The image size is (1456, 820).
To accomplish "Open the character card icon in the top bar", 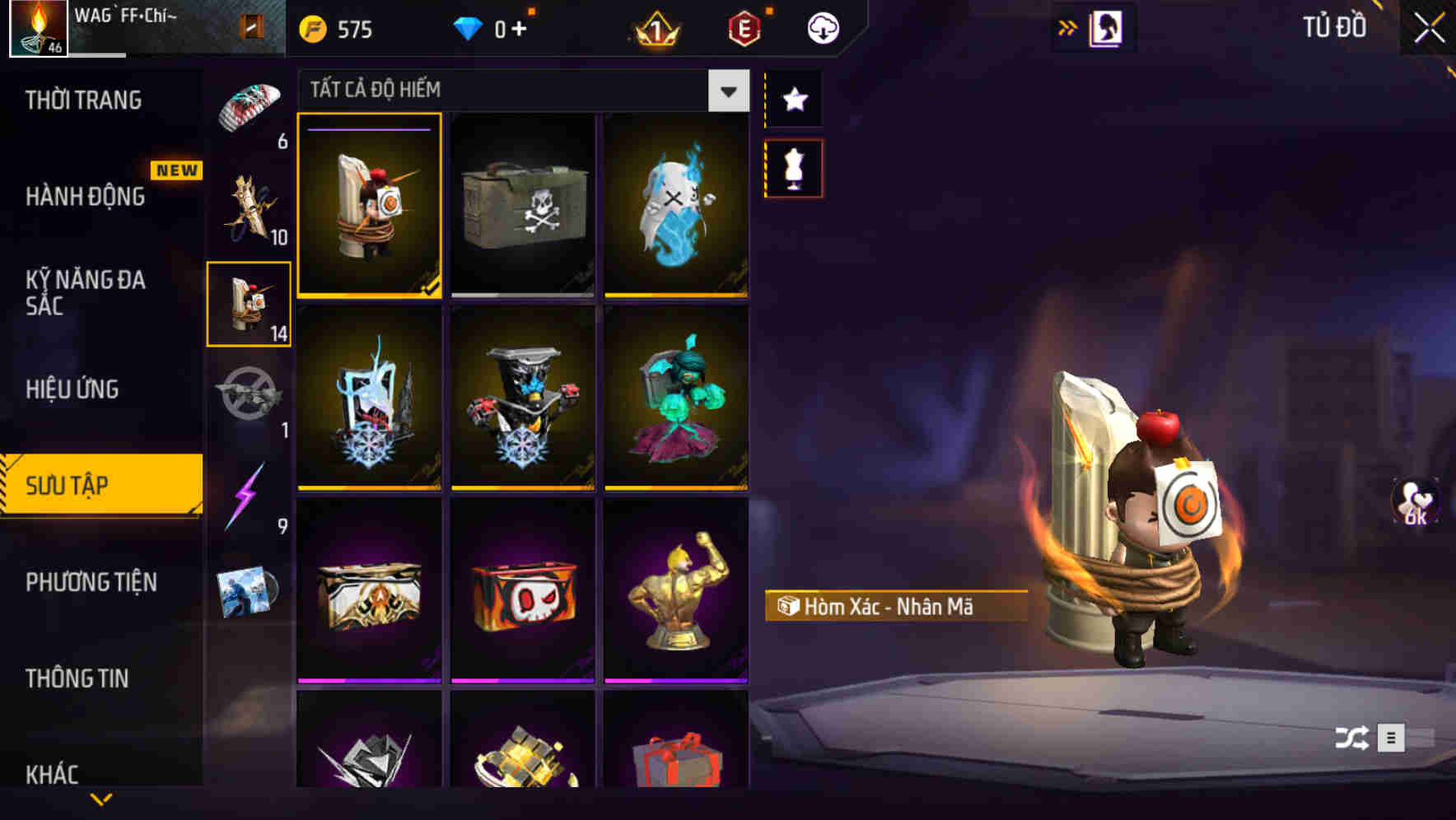I will pos(1107,27).
